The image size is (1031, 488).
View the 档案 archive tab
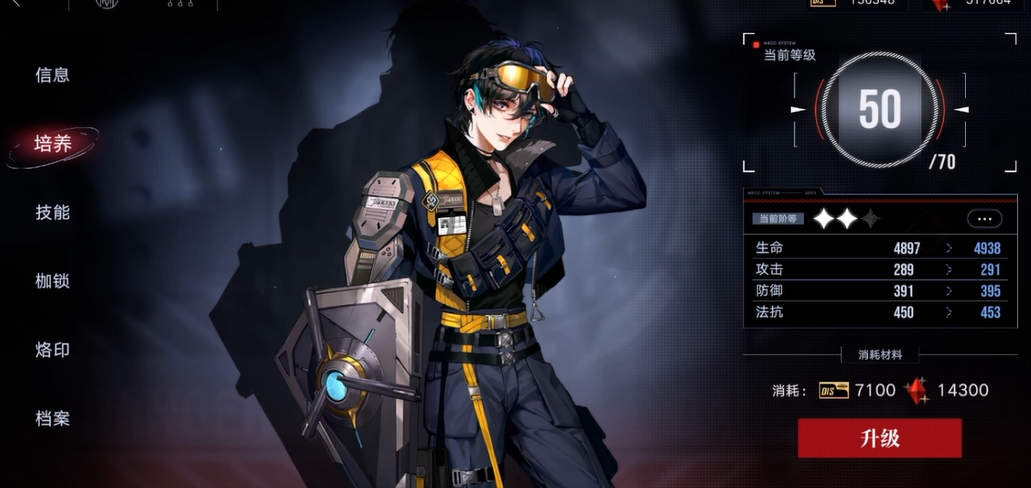coord(53,418)
